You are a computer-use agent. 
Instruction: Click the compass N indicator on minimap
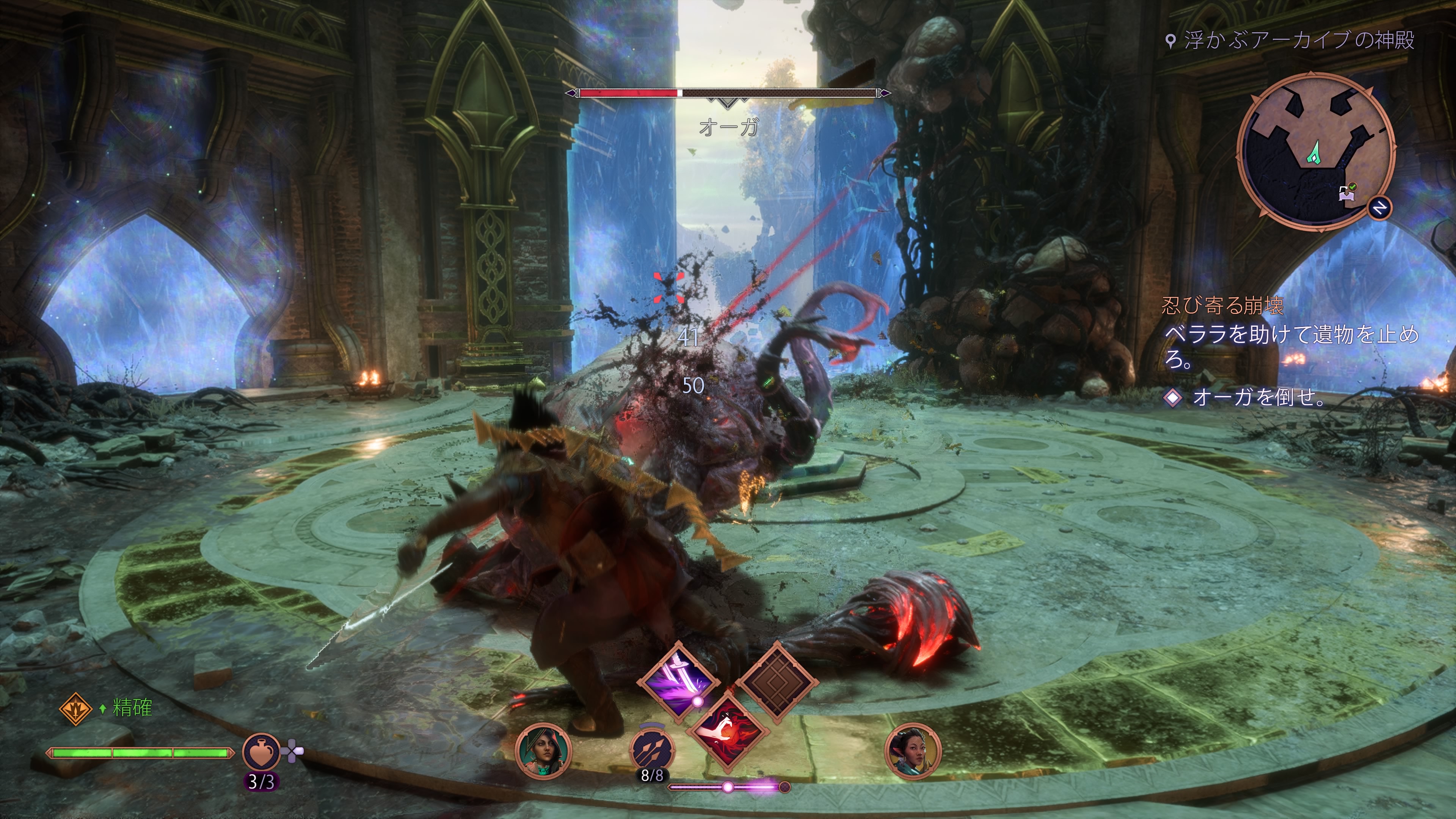point(1379,208)
